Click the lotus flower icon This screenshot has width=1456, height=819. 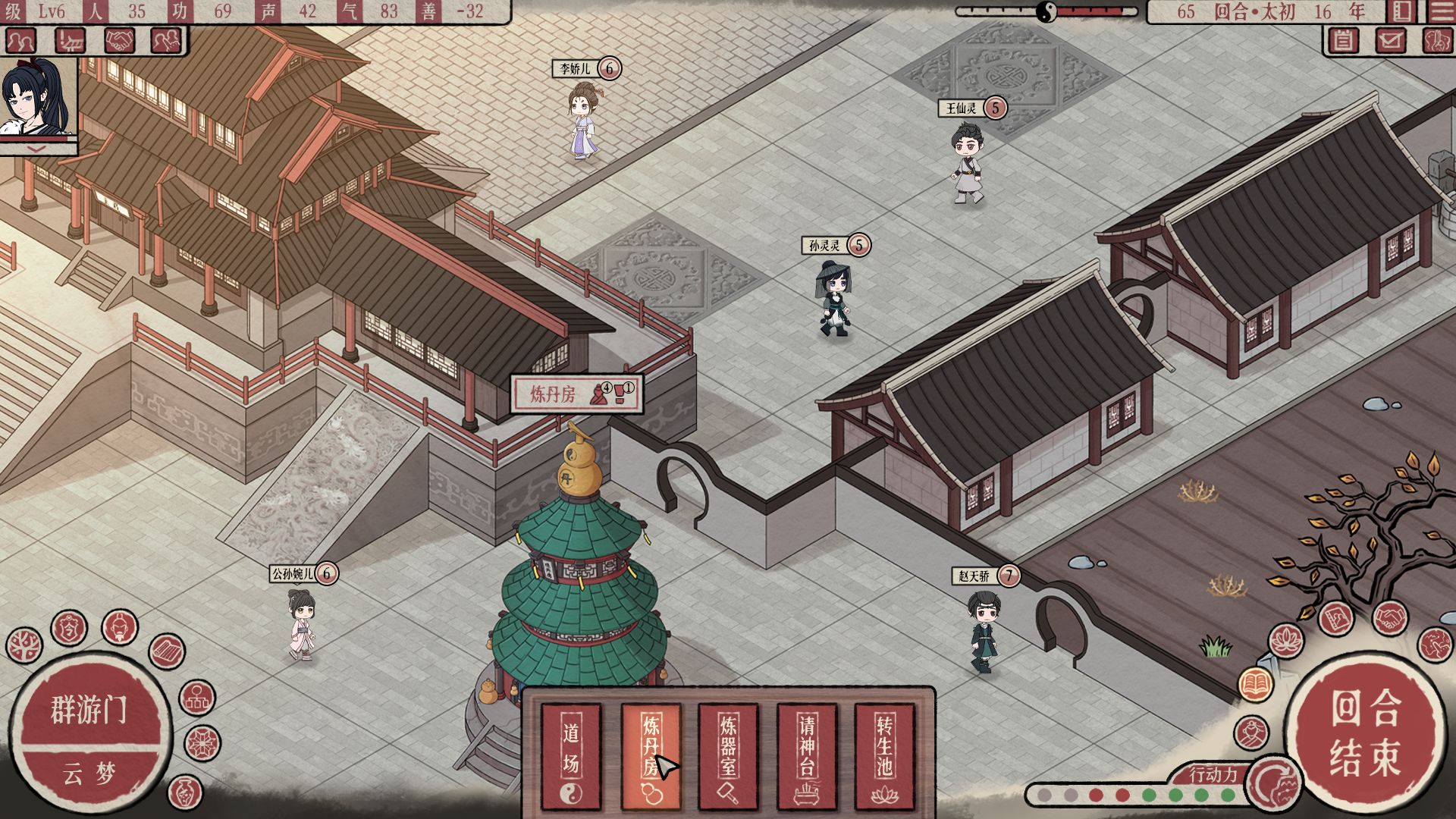pos(1286,642)
